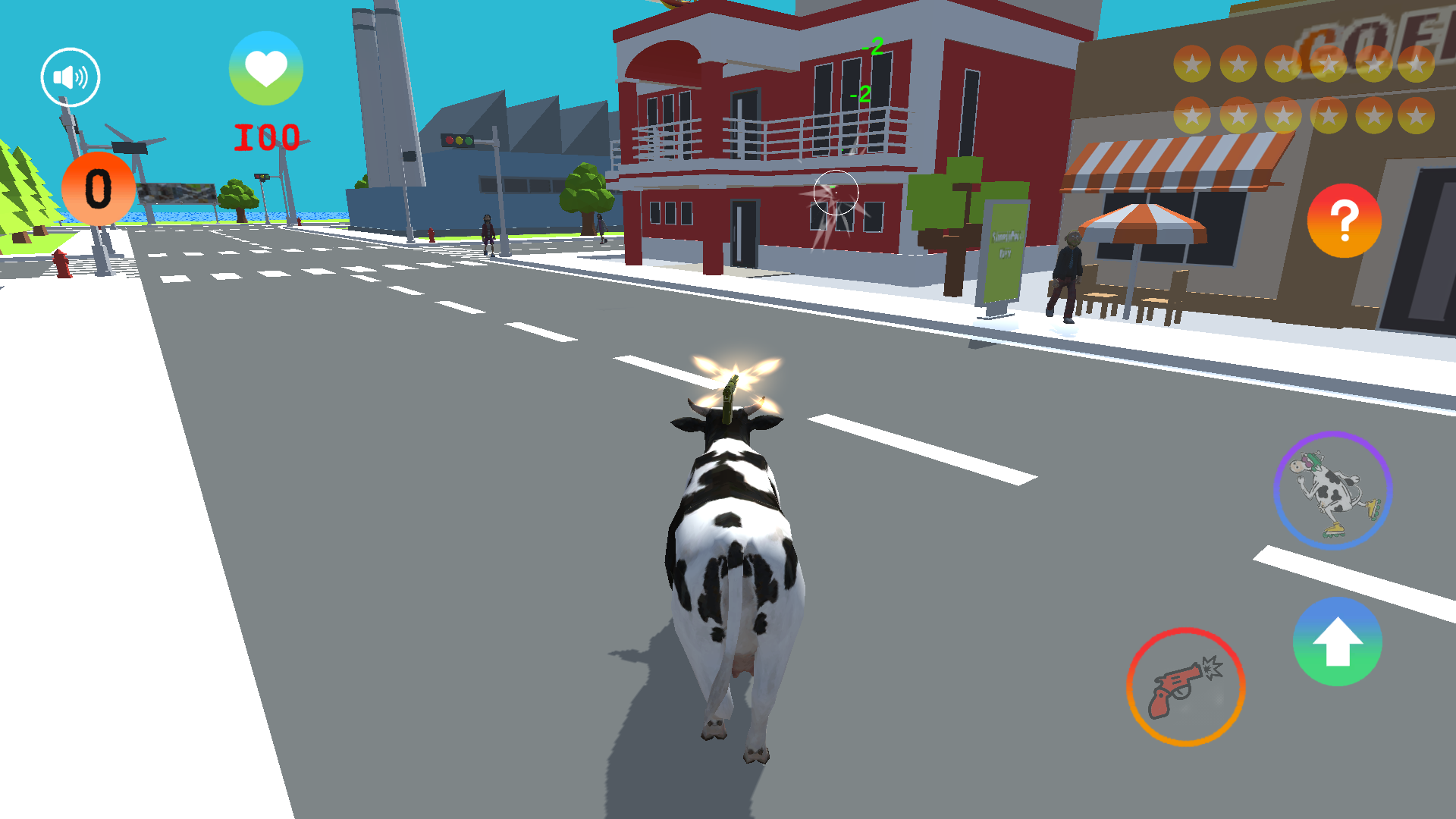1456x819 pixels.
Task: Click the red 100 health value
Action: click(x=267, y=135)
